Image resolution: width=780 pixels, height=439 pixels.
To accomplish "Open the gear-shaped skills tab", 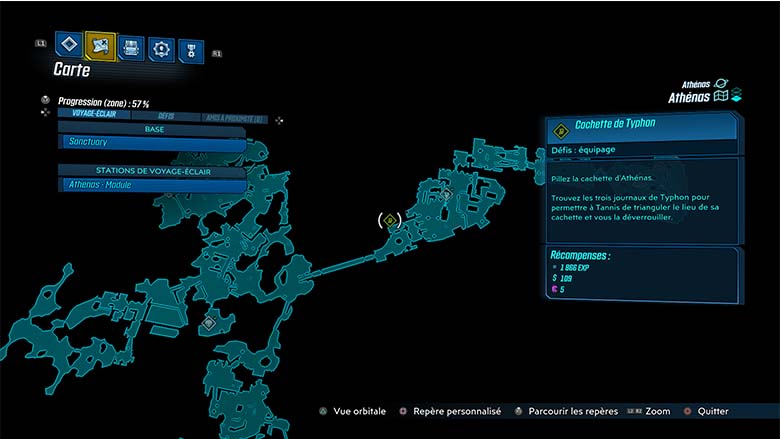I will coord(161,48).
